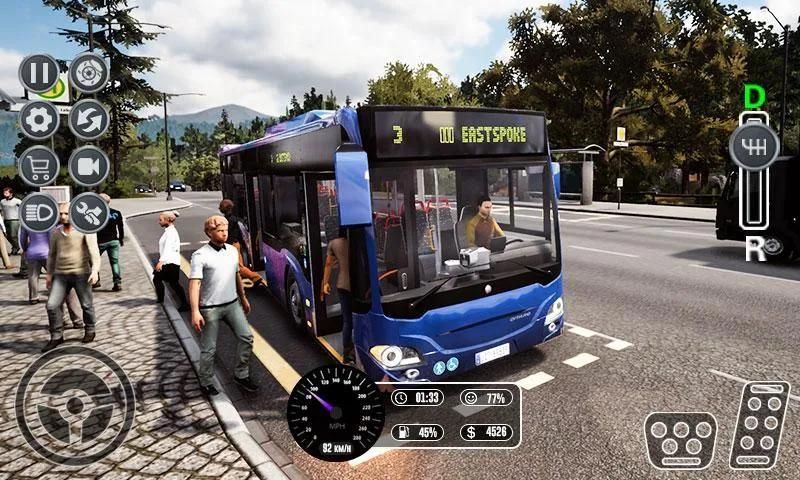Screen dimensions: 800x480
Task: Tap the gear shifter knob
Action: [x=755, y=147]
